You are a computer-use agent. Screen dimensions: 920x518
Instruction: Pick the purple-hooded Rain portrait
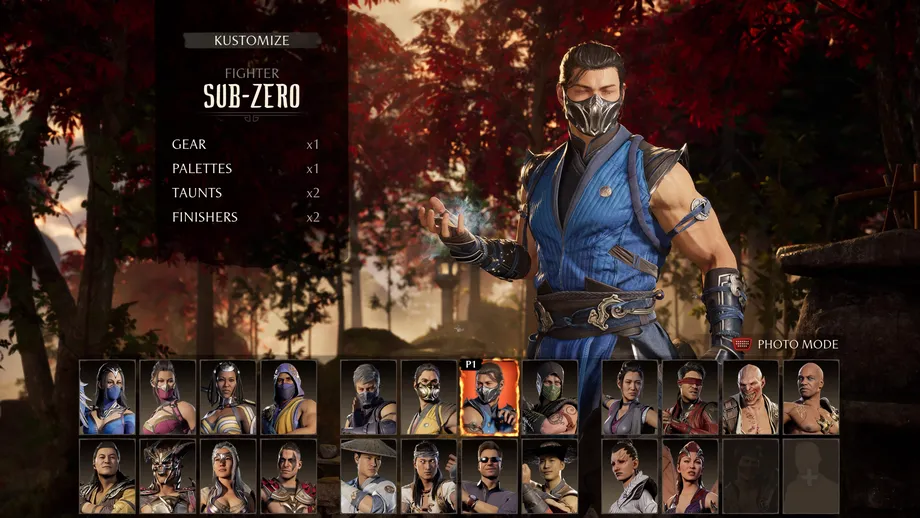(x=289, y=397)
